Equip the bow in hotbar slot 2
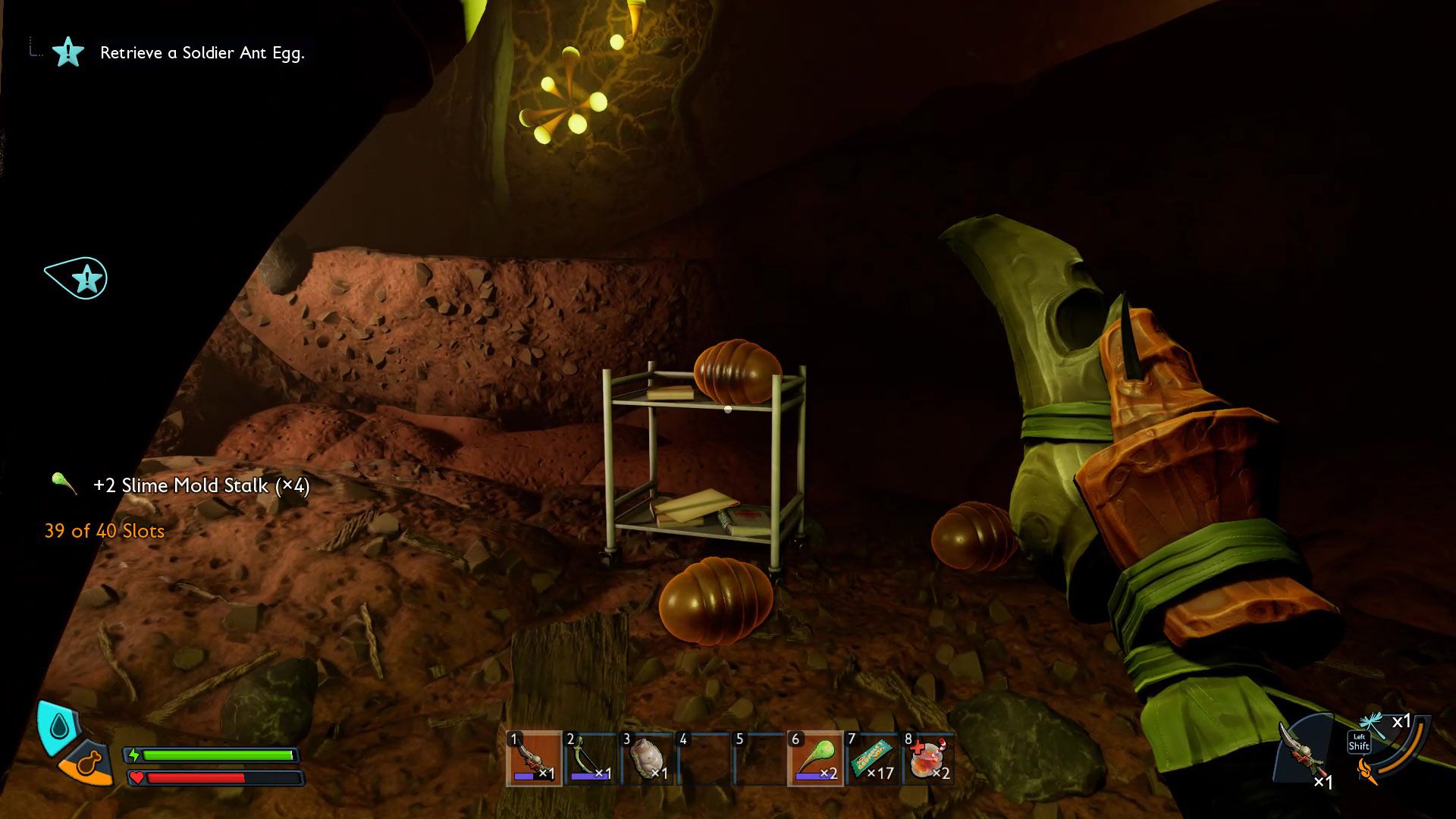Image resolution: width=1456 pixels, height=819 pixels. click(591, 758)
